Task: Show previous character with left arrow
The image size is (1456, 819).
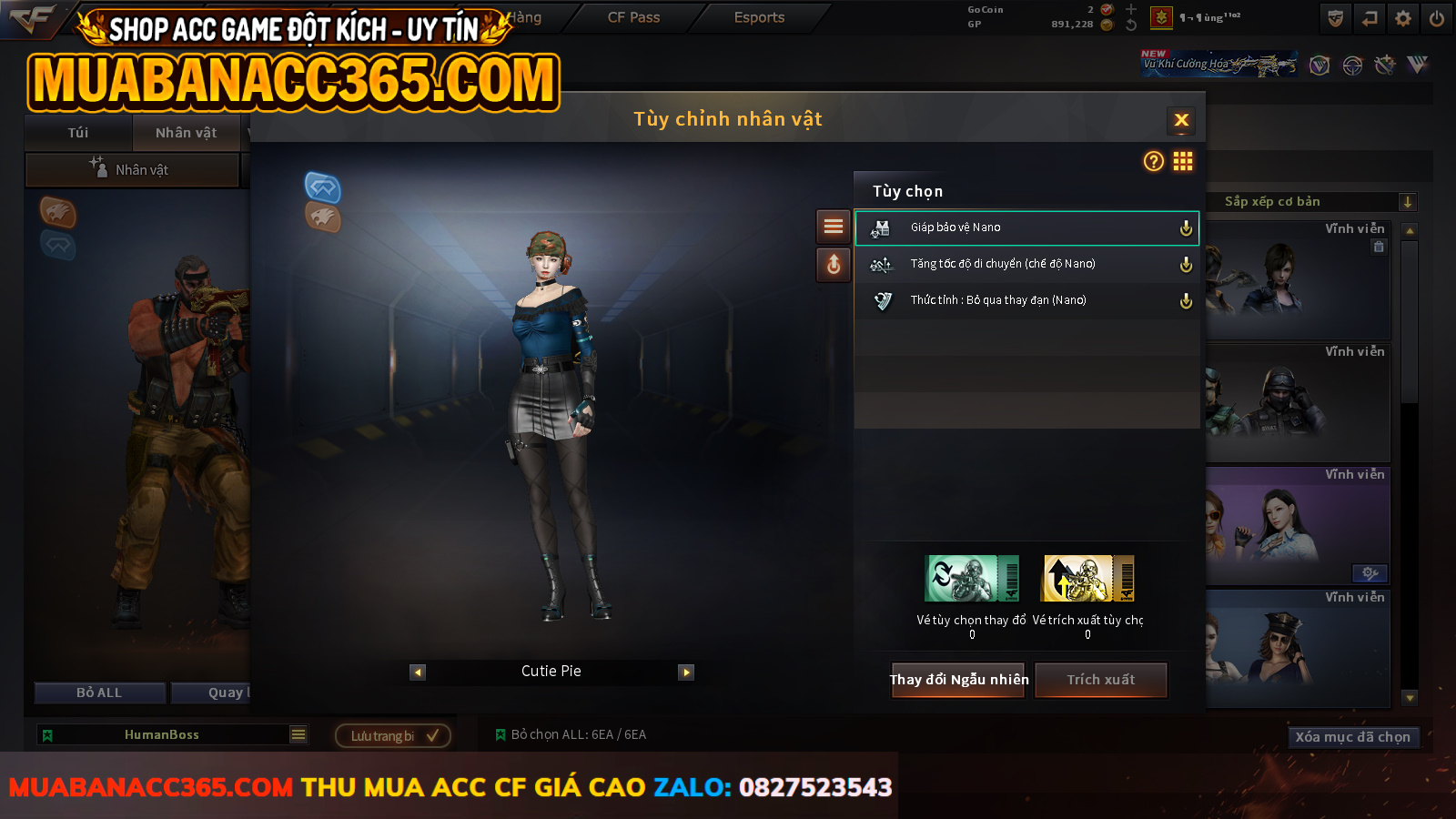Action: click(x=418, y=672)
